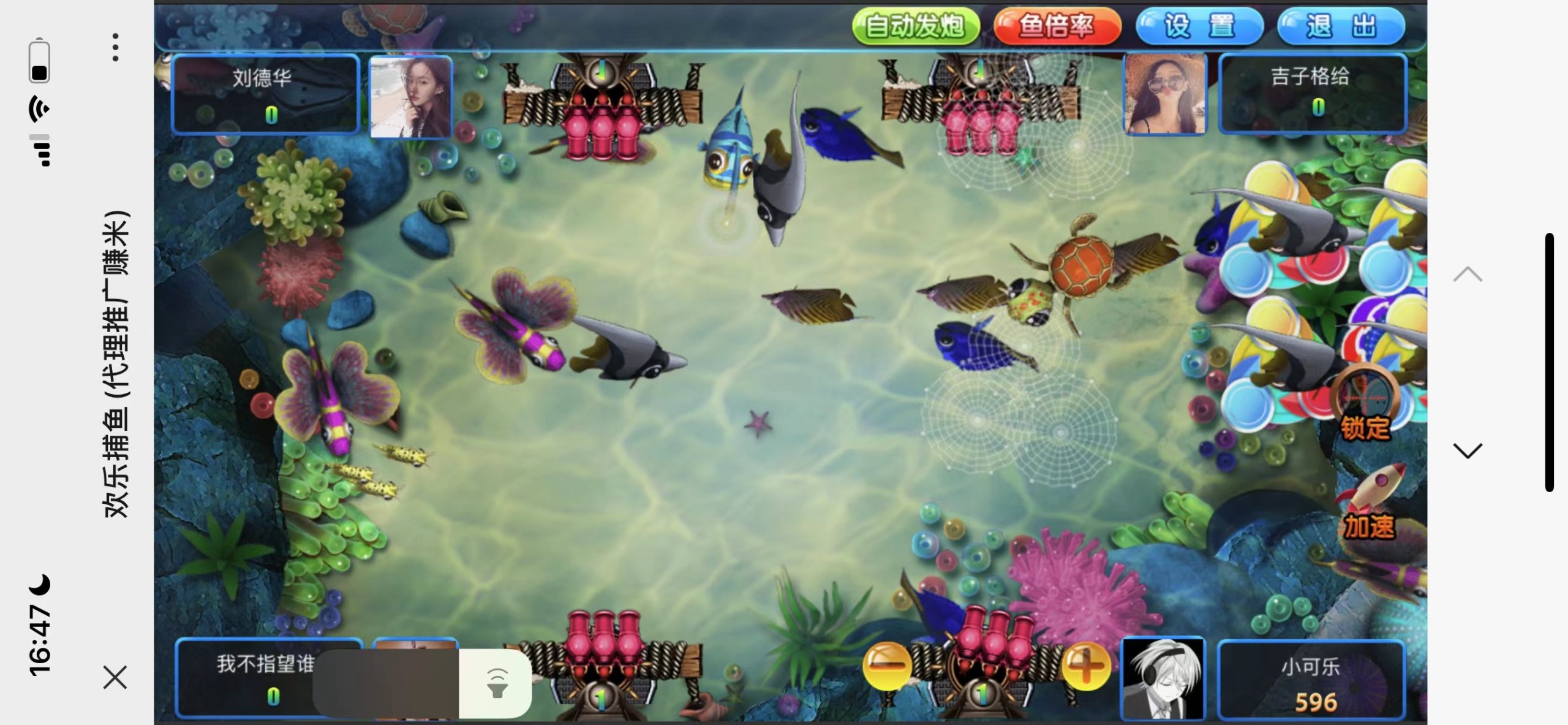
Task: Decrease cannon power with the minus button
Action: 886,666
